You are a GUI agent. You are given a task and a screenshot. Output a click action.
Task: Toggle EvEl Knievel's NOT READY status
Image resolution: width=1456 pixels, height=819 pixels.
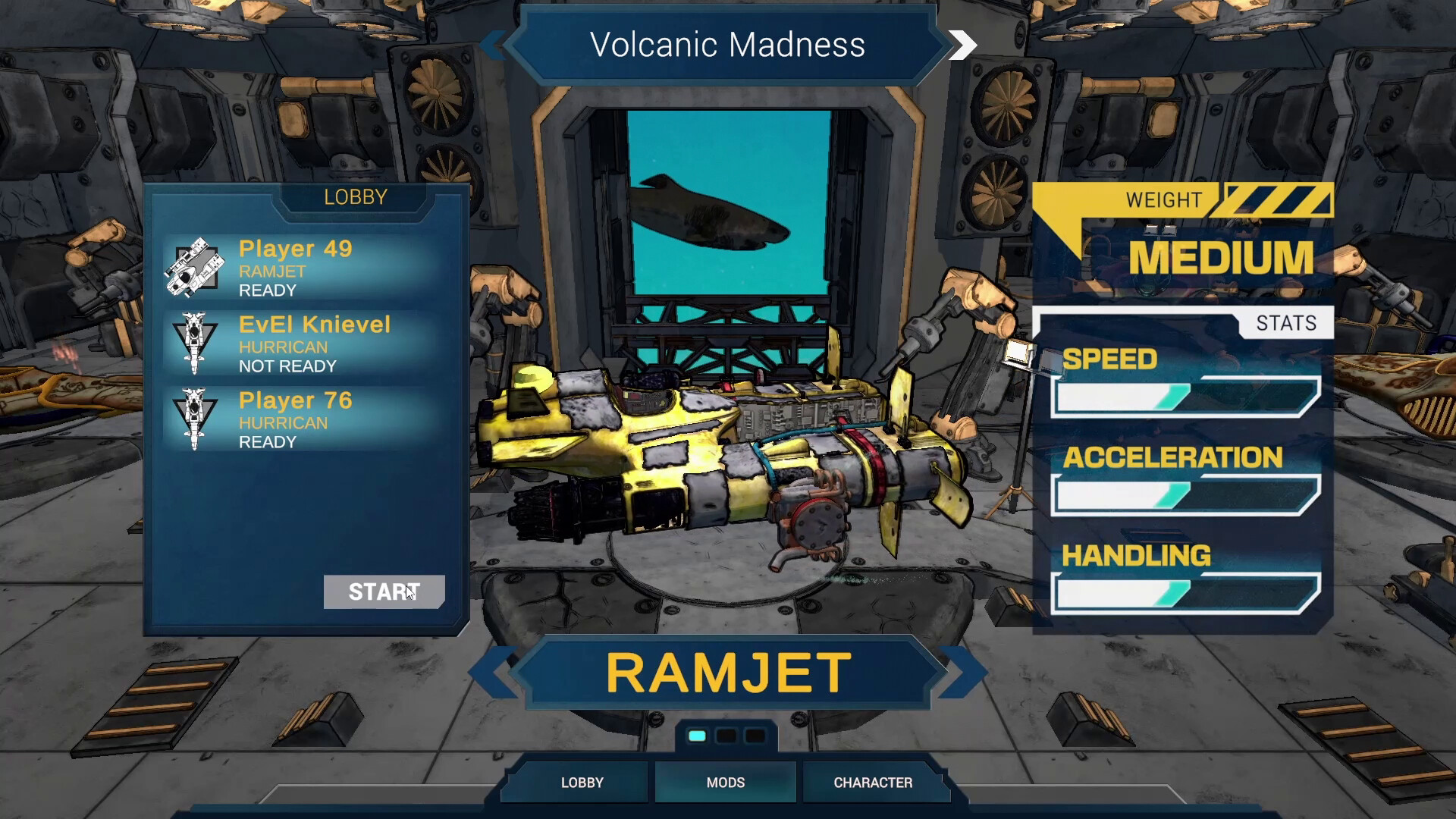(x=287, y=366)
